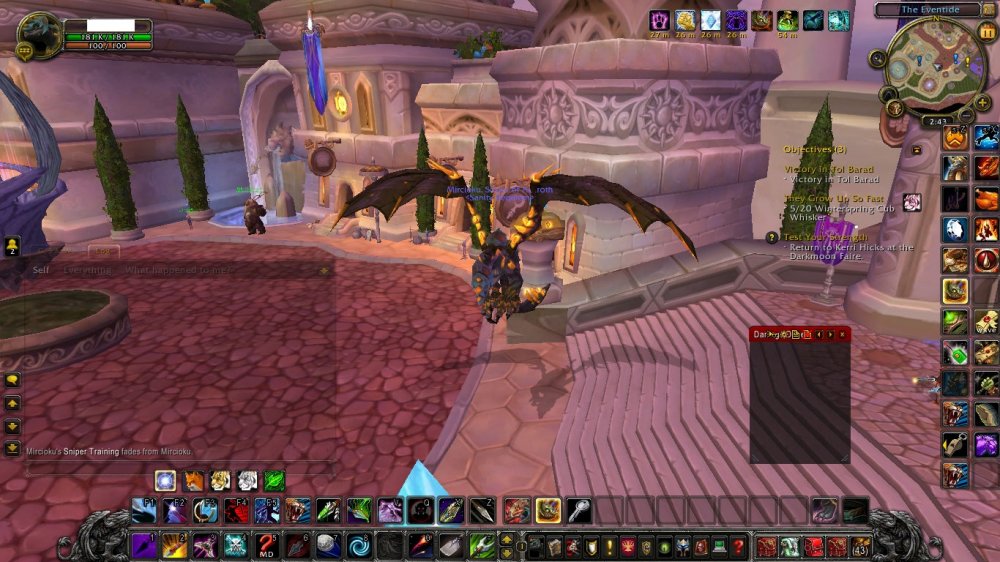The height and width of the screenshot is (562, 1000).
Task: Close the small red-titled addon window
Action: tap(842, 334)
